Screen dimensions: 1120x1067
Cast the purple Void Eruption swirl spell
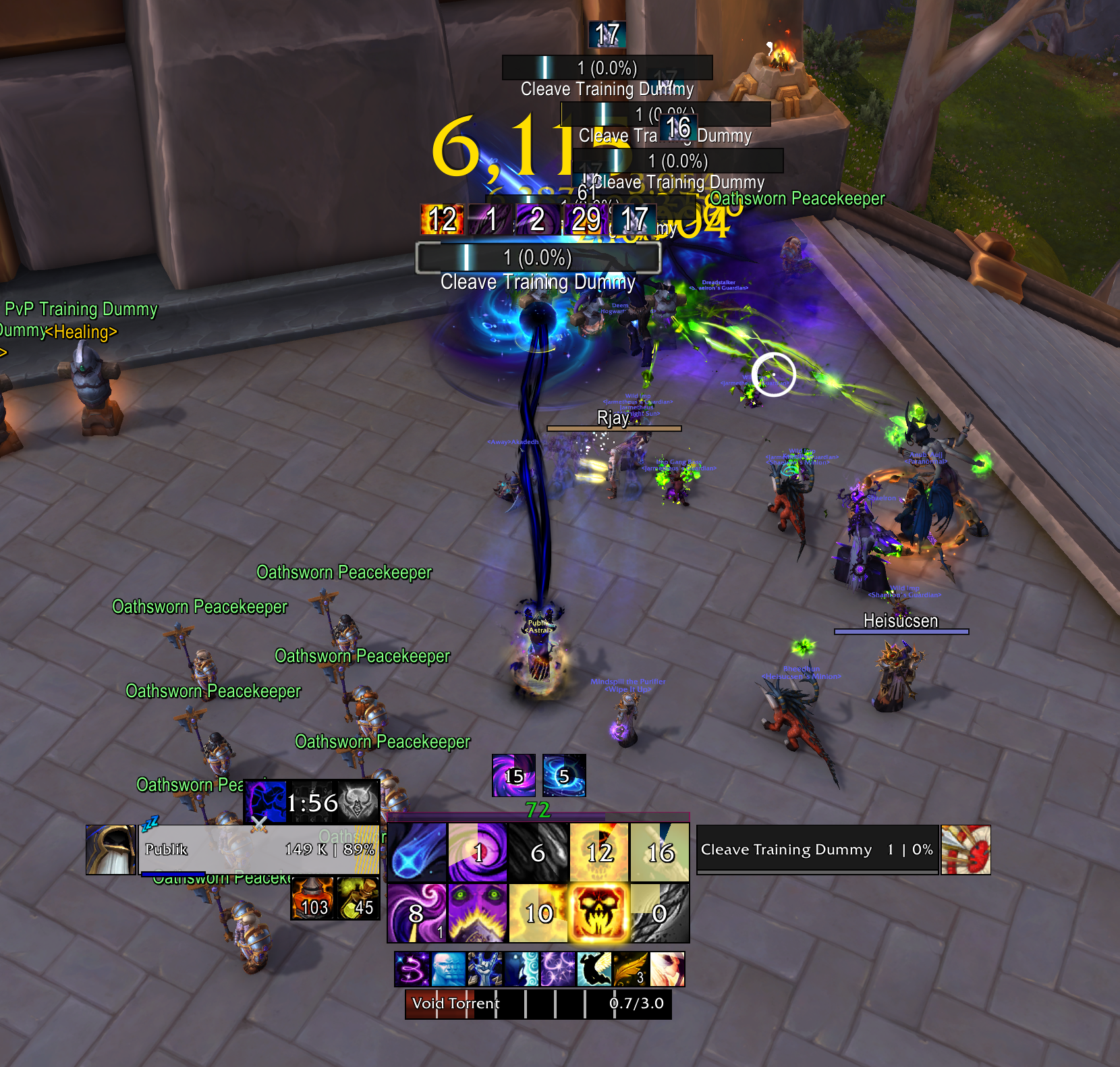point(478,852)
